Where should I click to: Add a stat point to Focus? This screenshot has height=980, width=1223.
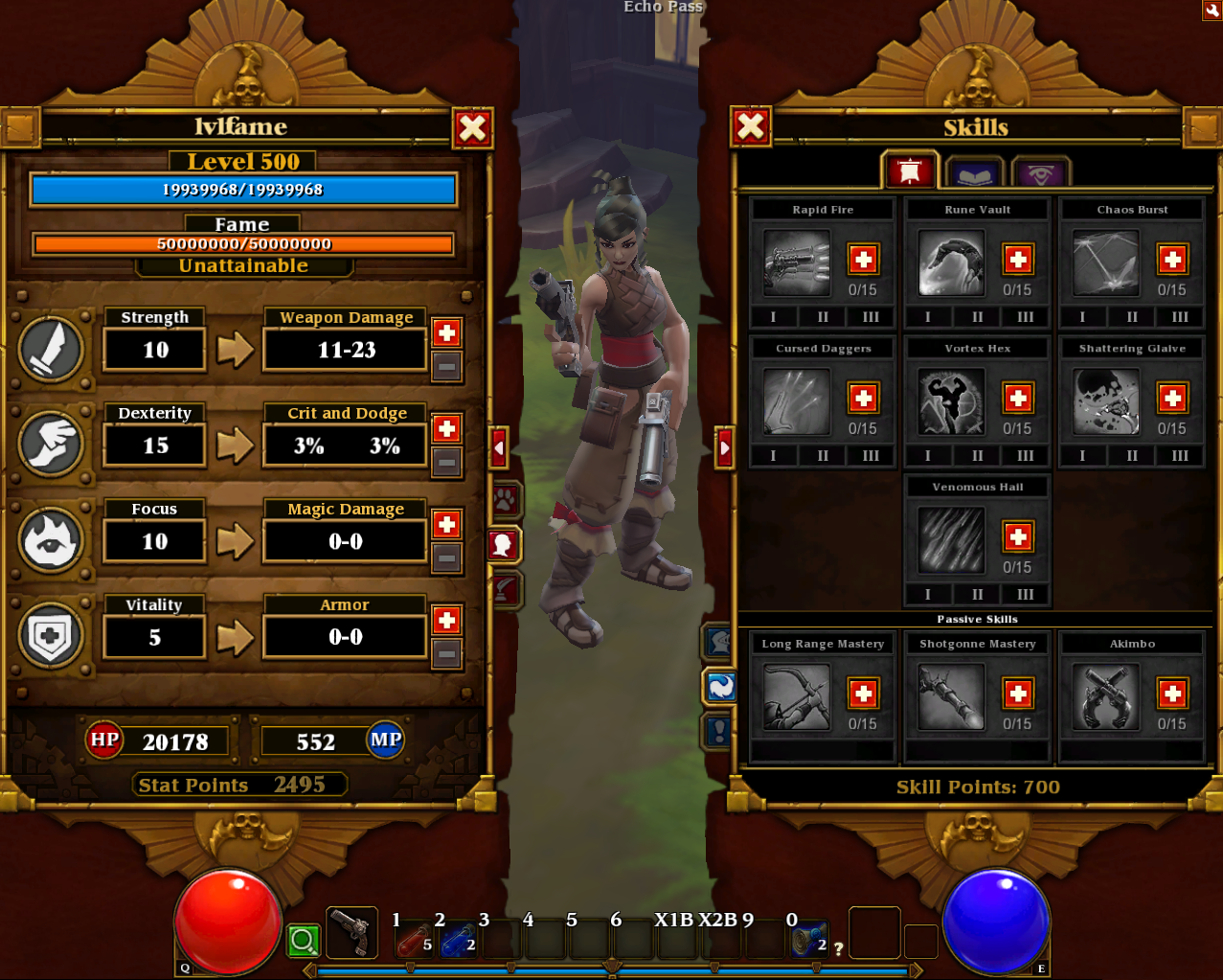446,524
